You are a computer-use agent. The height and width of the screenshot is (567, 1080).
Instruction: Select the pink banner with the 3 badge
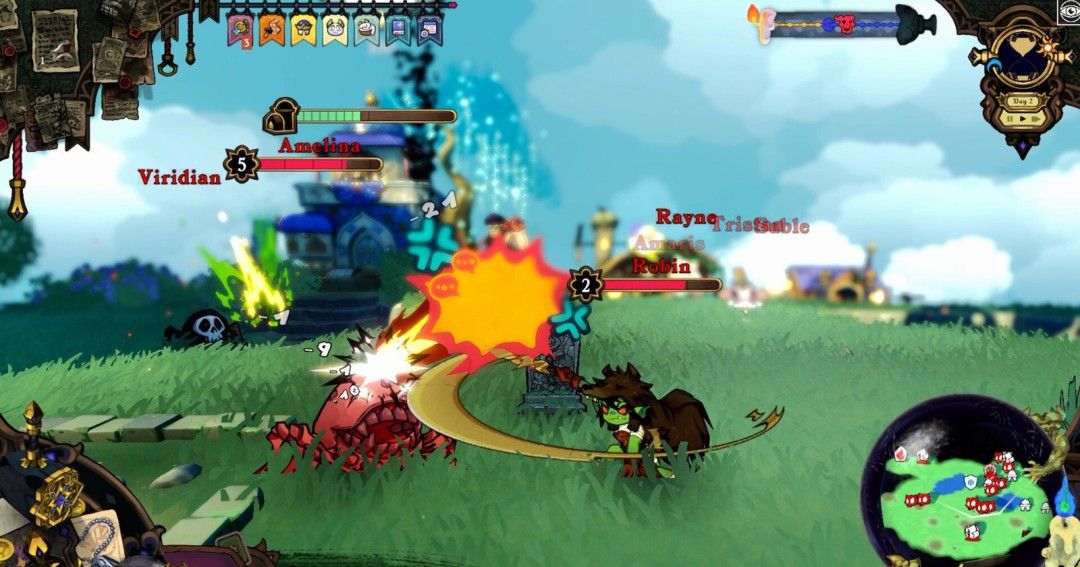coord(239,28)
